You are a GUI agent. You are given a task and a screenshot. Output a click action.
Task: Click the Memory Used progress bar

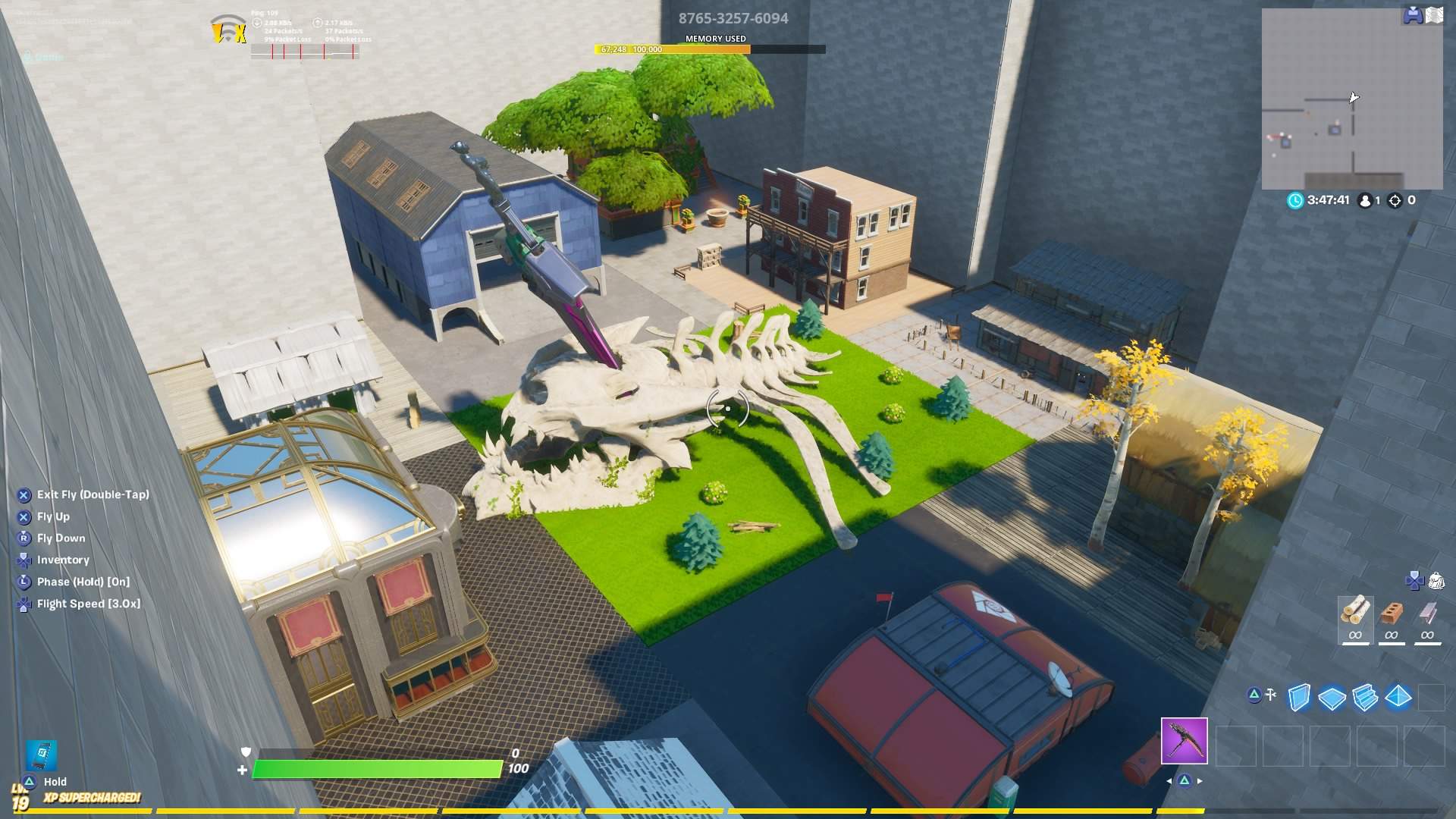[713, 49]
